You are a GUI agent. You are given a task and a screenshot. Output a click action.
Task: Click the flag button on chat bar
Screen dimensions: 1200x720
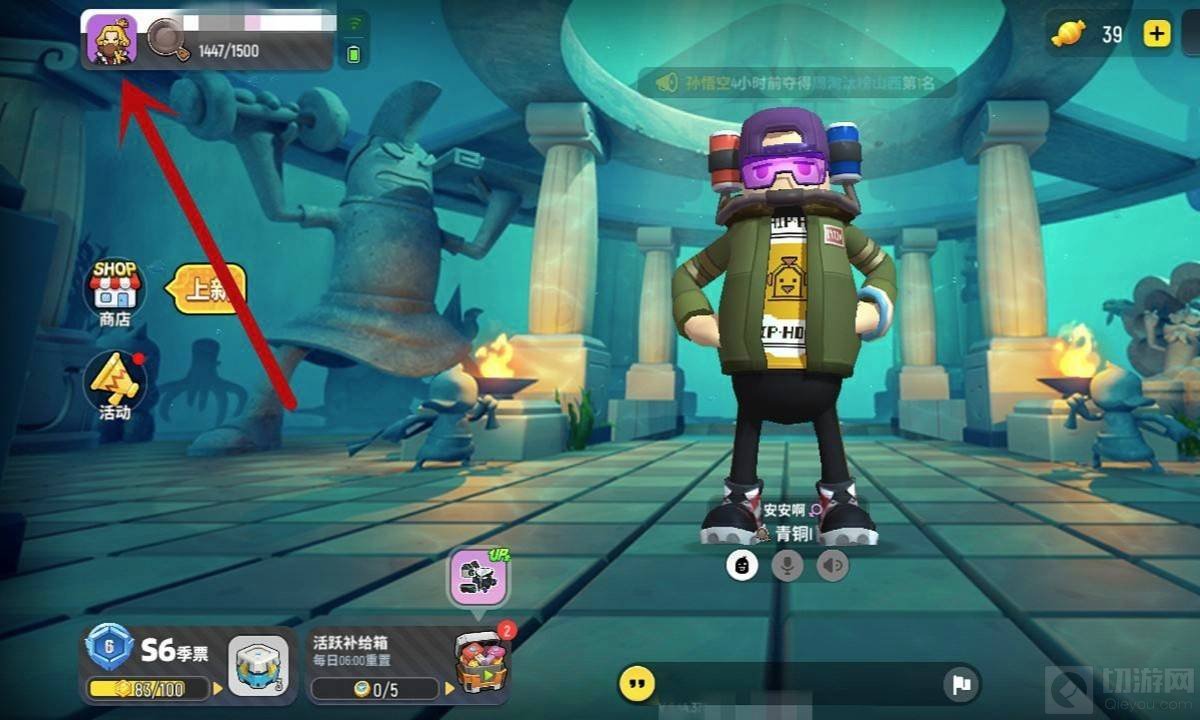coord(960,684)
